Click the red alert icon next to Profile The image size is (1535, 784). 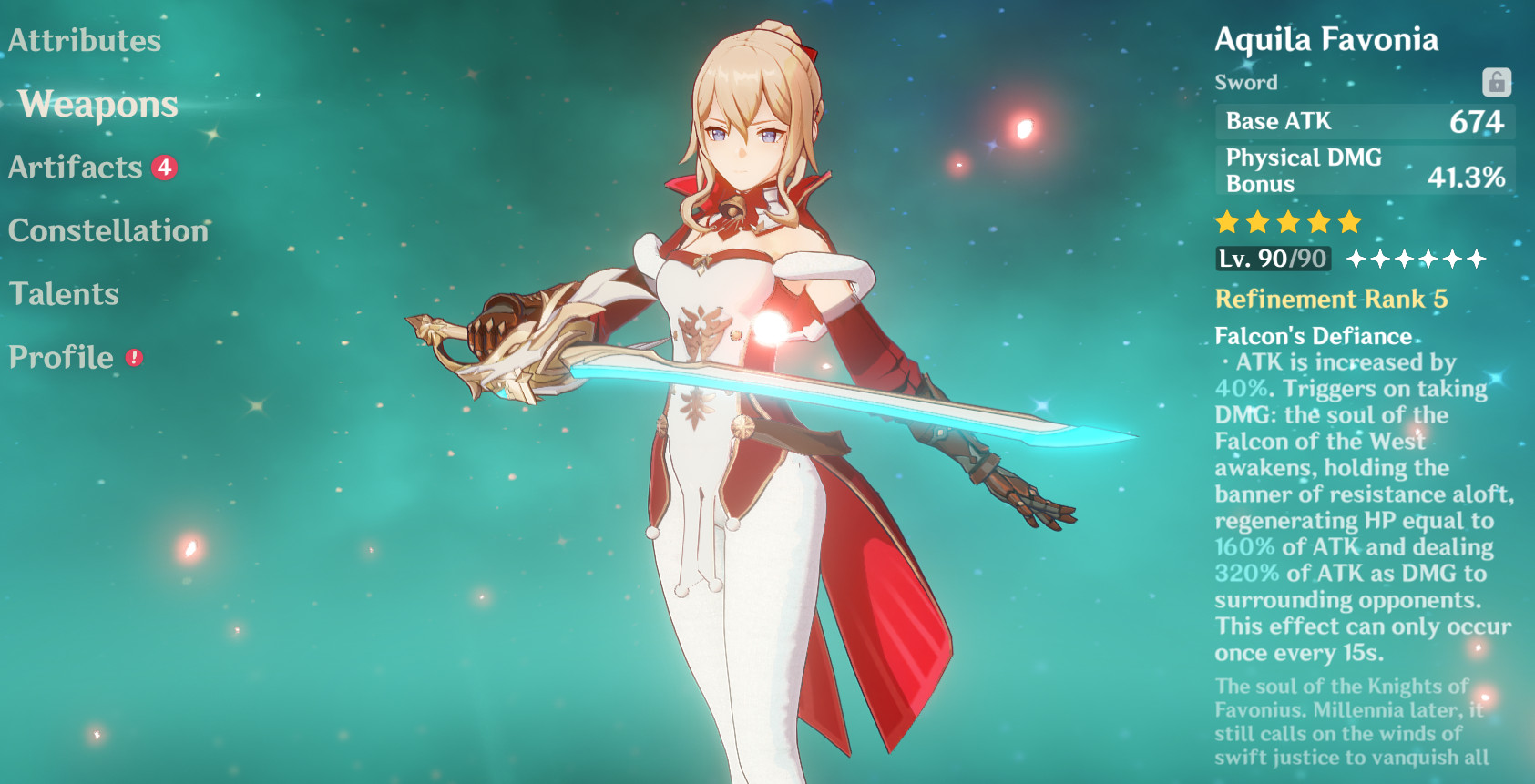[133, 359]
